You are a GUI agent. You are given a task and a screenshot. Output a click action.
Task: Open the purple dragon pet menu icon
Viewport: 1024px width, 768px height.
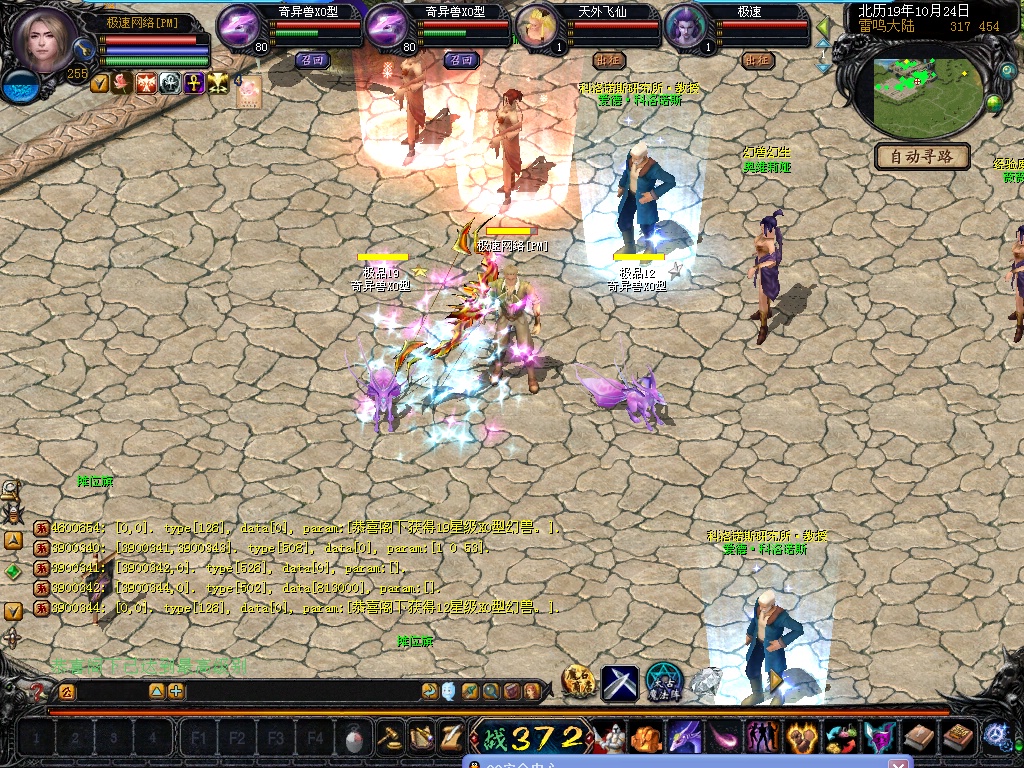[x=684, y=738]
